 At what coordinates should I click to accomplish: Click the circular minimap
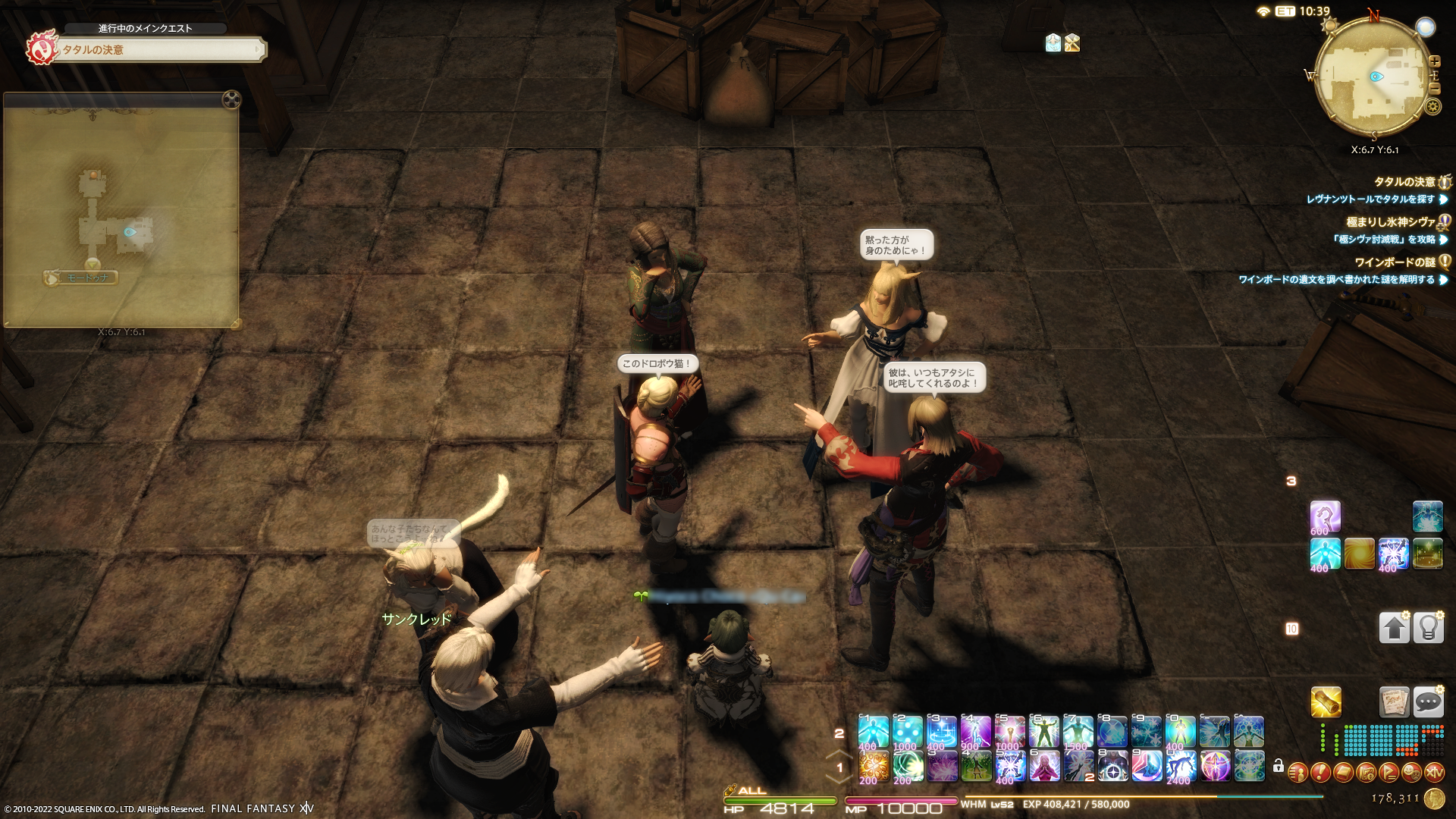tap(1373, 77)
